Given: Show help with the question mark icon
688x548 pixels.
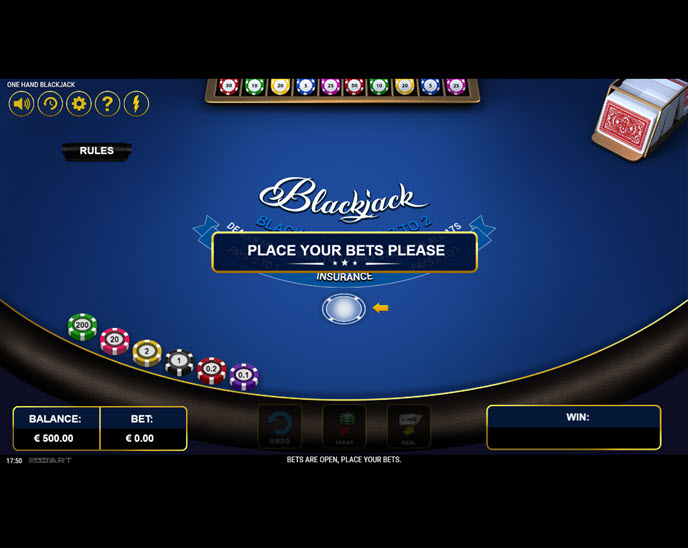Looking at the screenshot, I should coord(107,103).
